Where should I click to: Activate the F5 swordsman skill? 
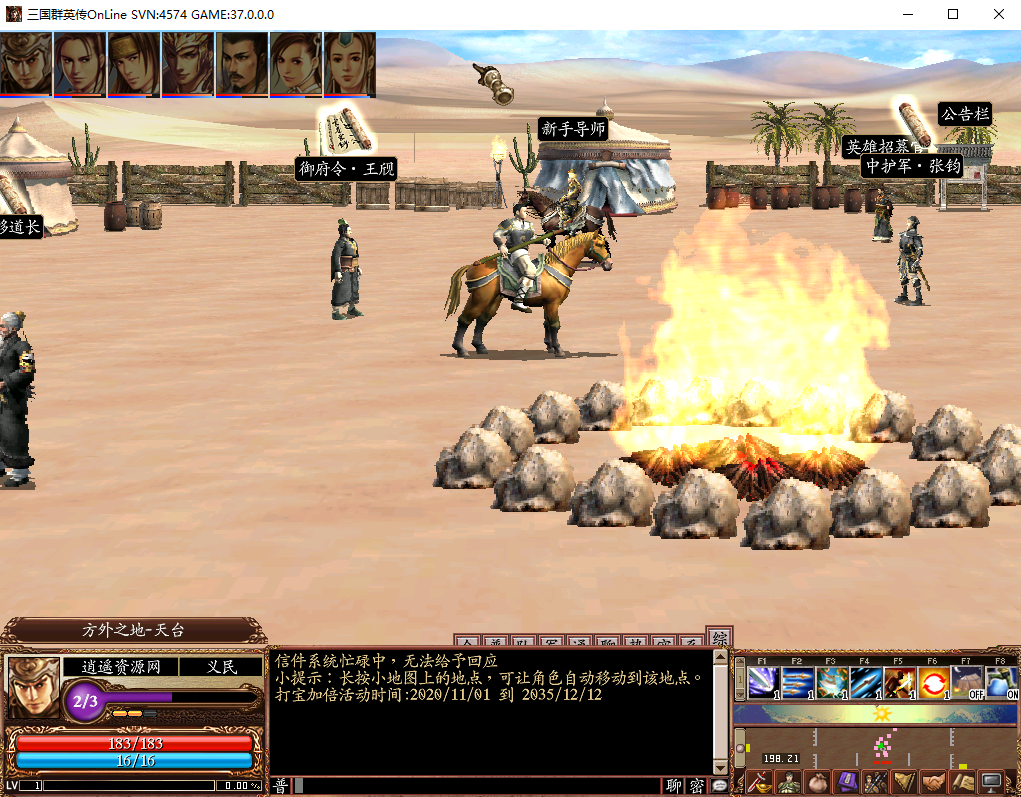coord(900,682)
